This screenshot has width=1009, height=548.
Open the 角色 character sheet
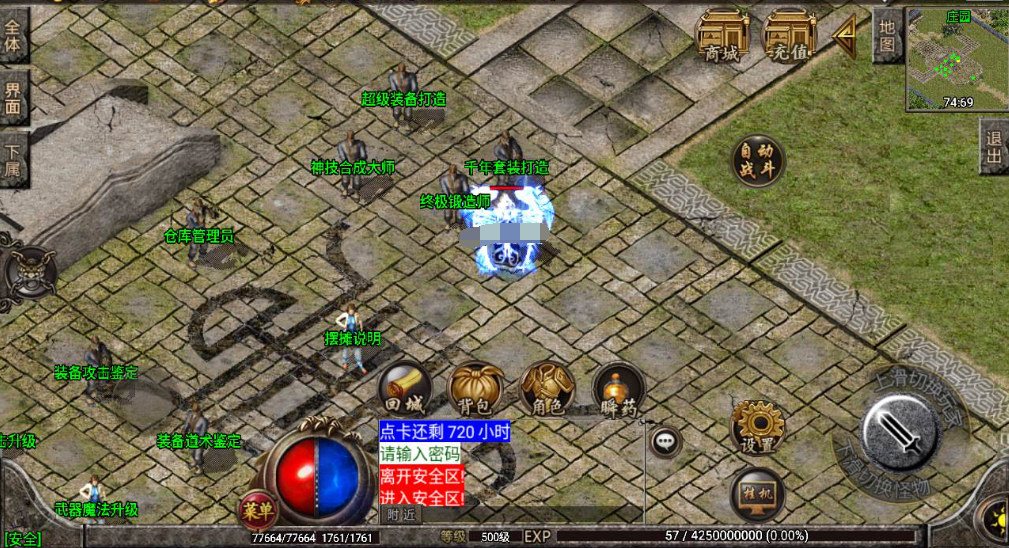coord(547,388)
